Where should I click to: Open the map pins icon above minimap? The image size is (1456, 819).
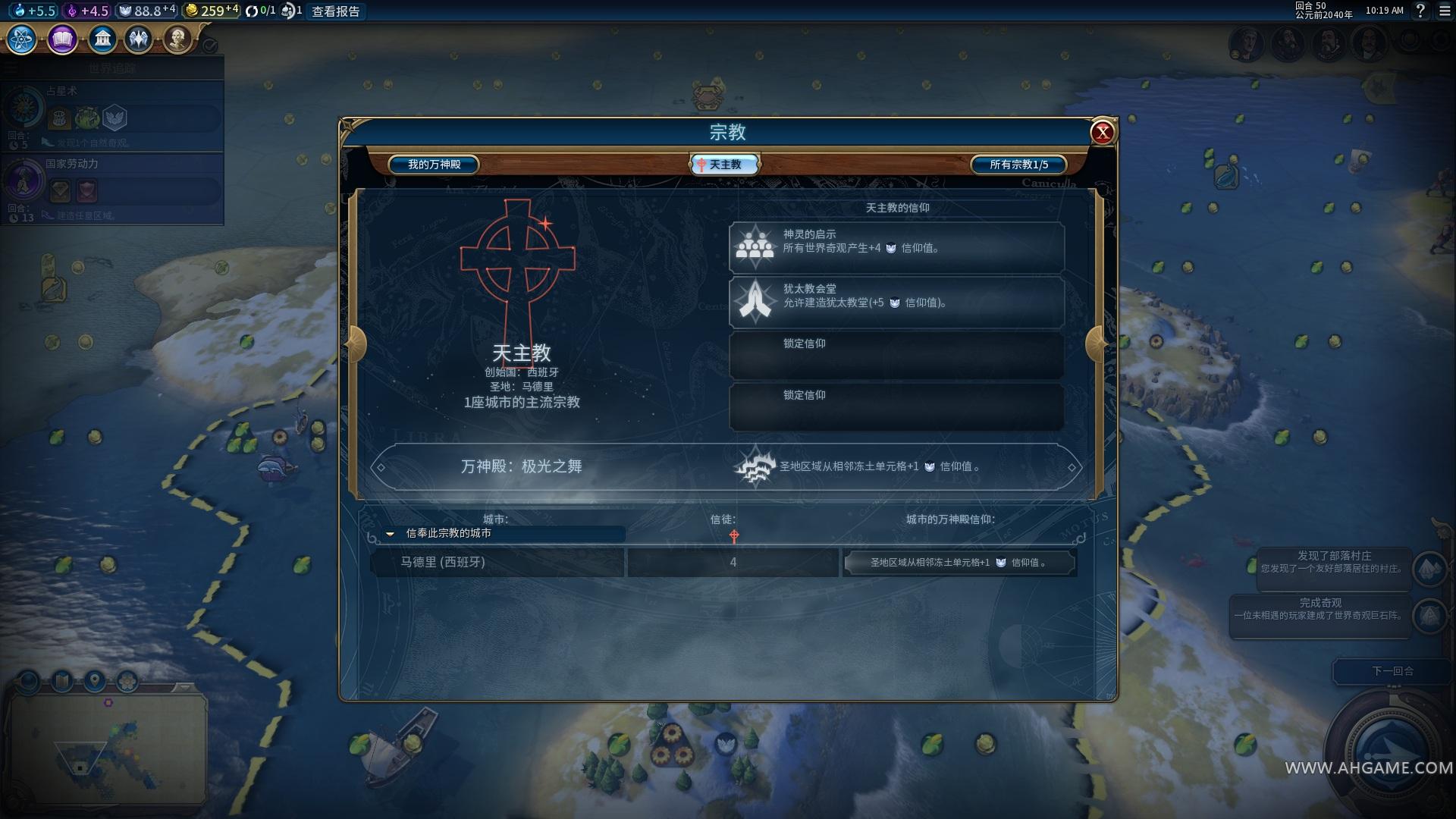pyautogui.click(x=94, y=680)
